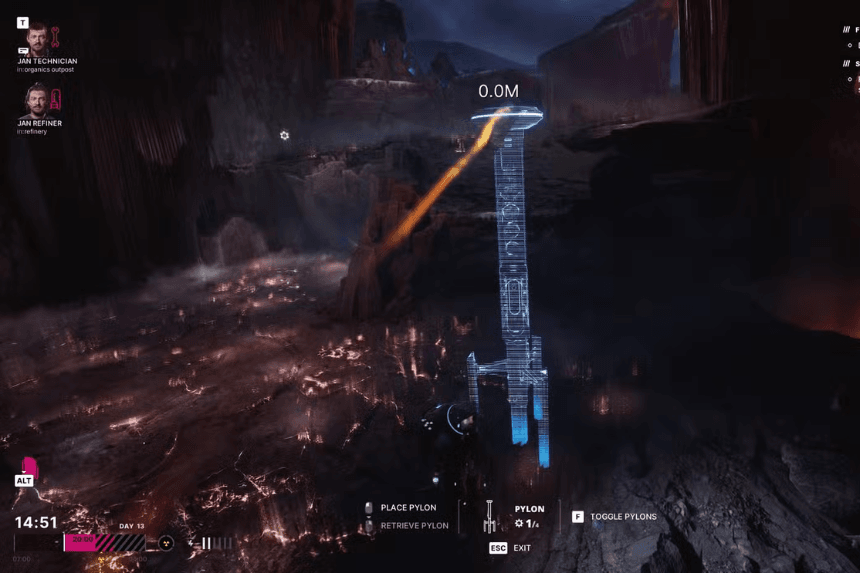Open the speech bubble on Jan Technician

pyautogui.click(x=22, y=50)
